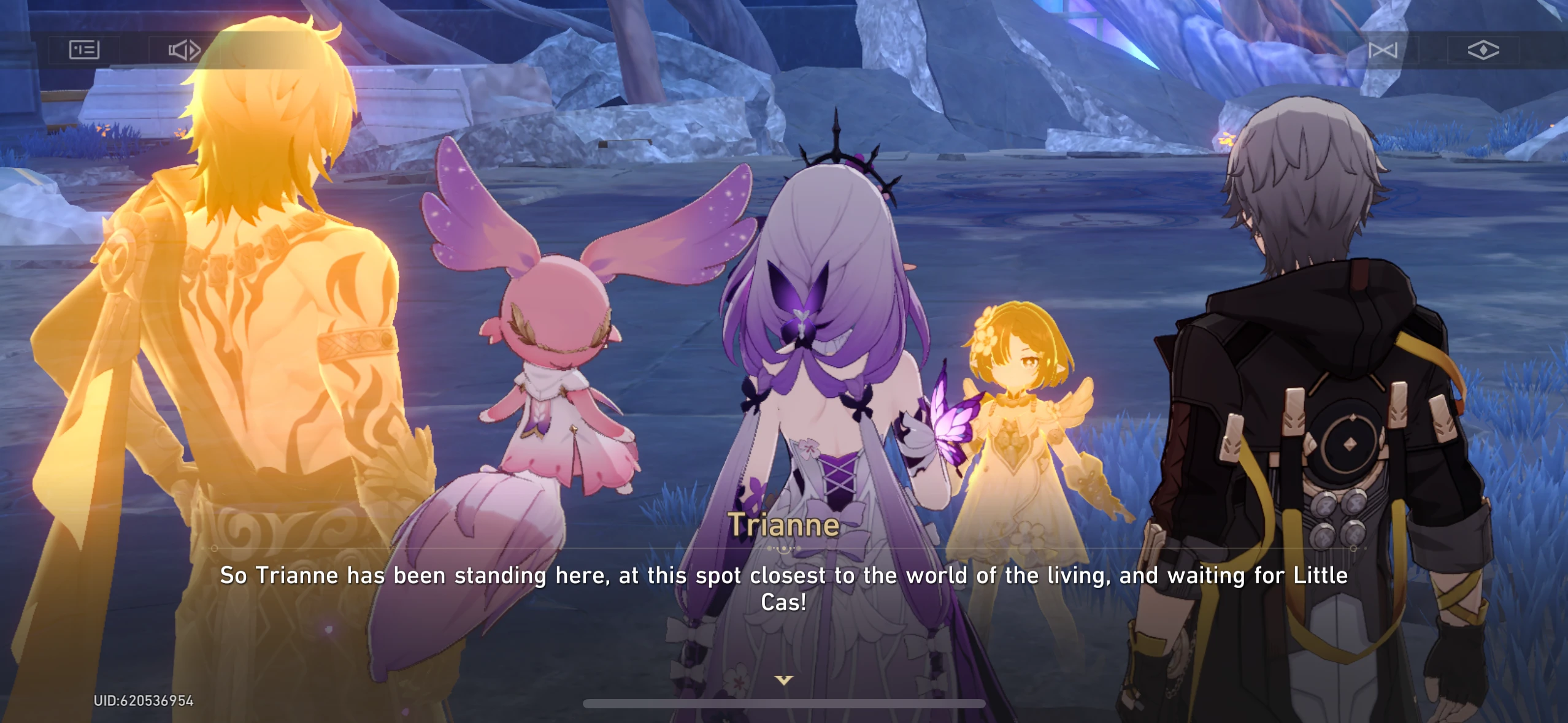Open the dialogue history log
The width and height of the screenshot is (1568, 723).
(83, 50)
